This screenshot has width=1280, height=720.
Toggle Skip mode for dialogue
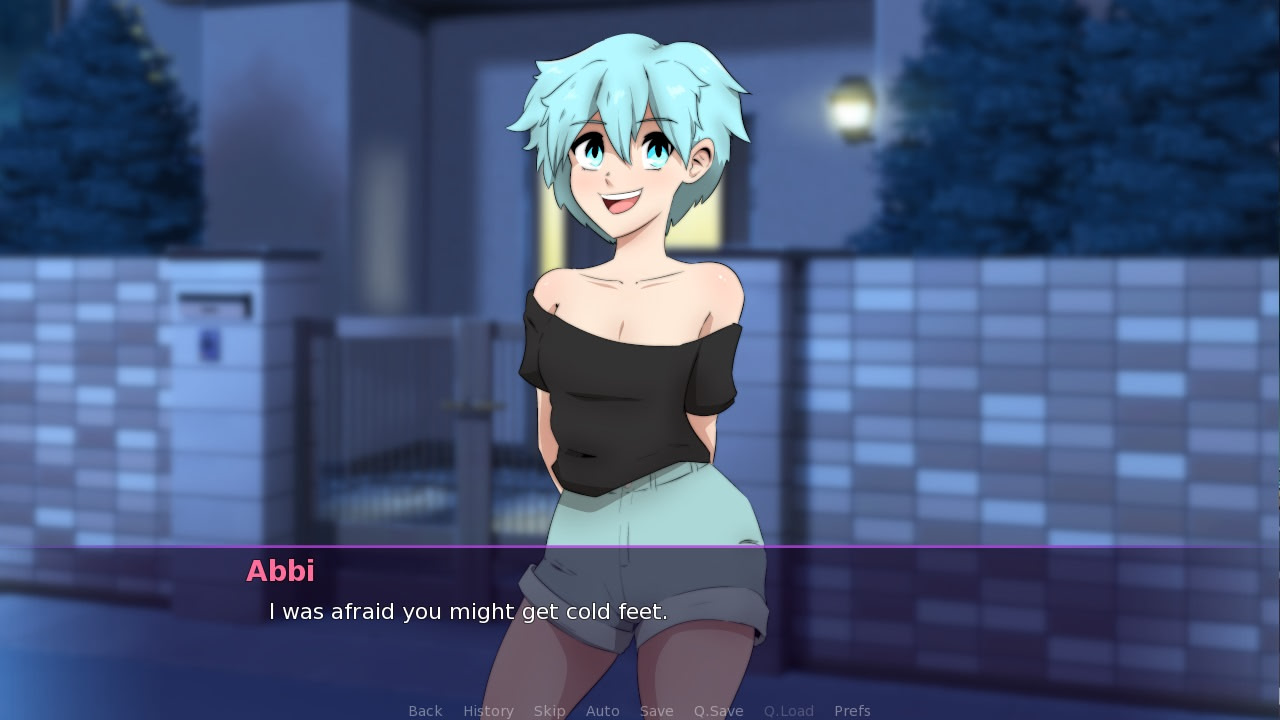[549, 711]
